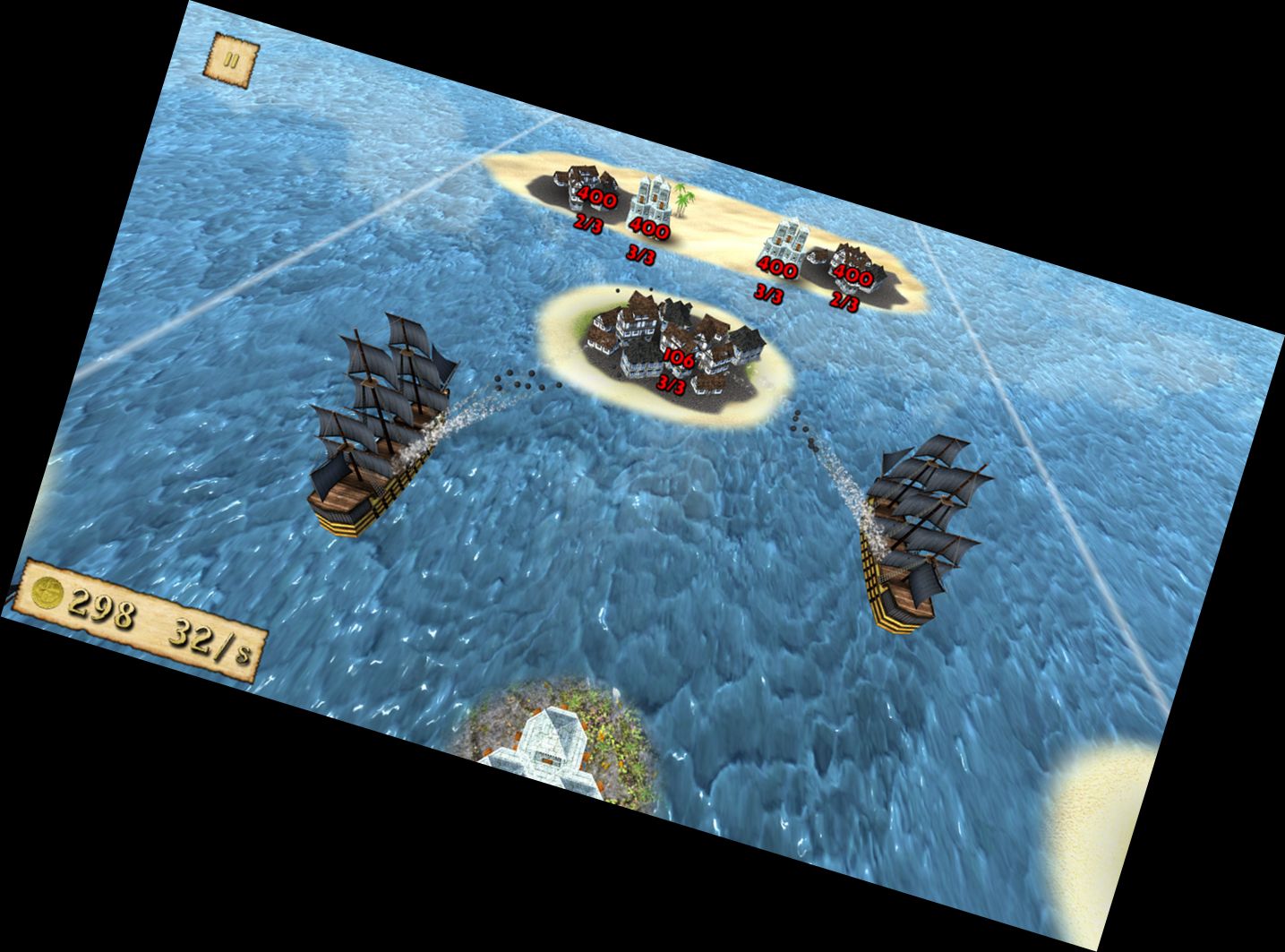Click the pause button top-left
This screenshot has width=1285, height=952.
click(x=232, y=59)
